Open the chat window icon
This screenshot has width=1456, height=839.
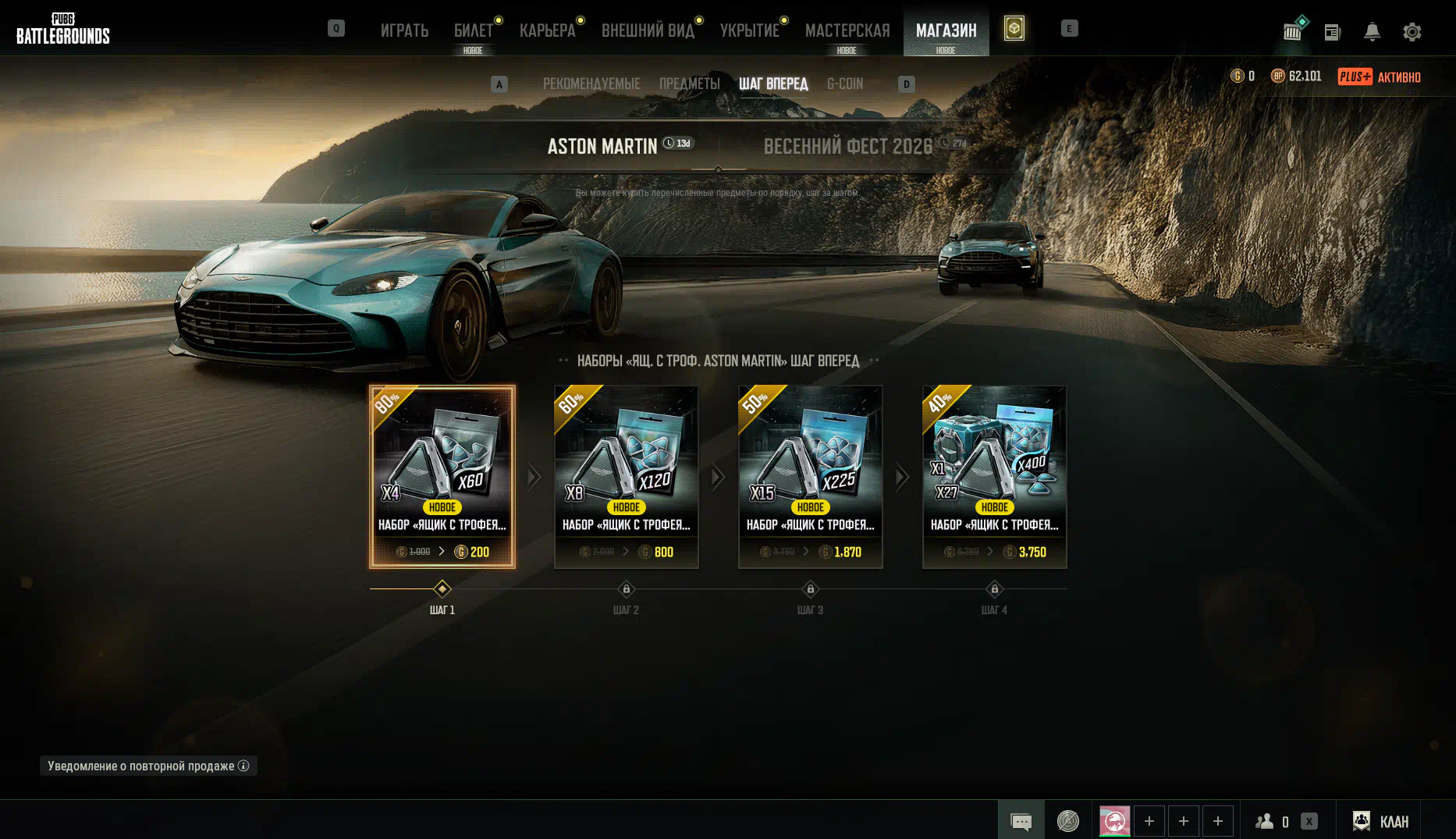tap(1021, 821)
